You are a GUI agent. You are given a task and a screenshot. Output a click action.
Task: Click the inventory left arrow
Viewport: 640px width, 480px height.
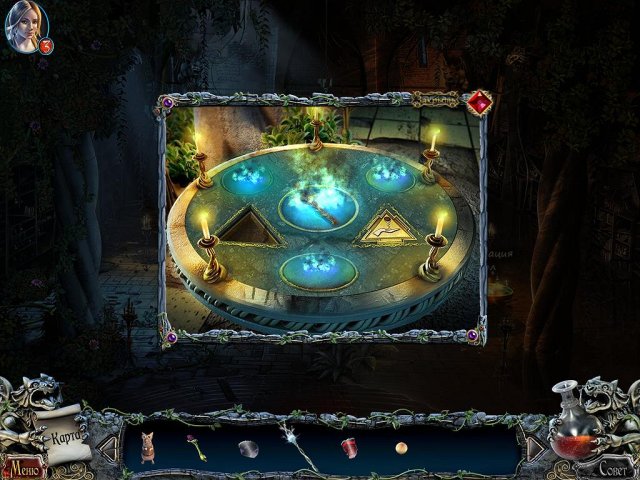(108, 449)
